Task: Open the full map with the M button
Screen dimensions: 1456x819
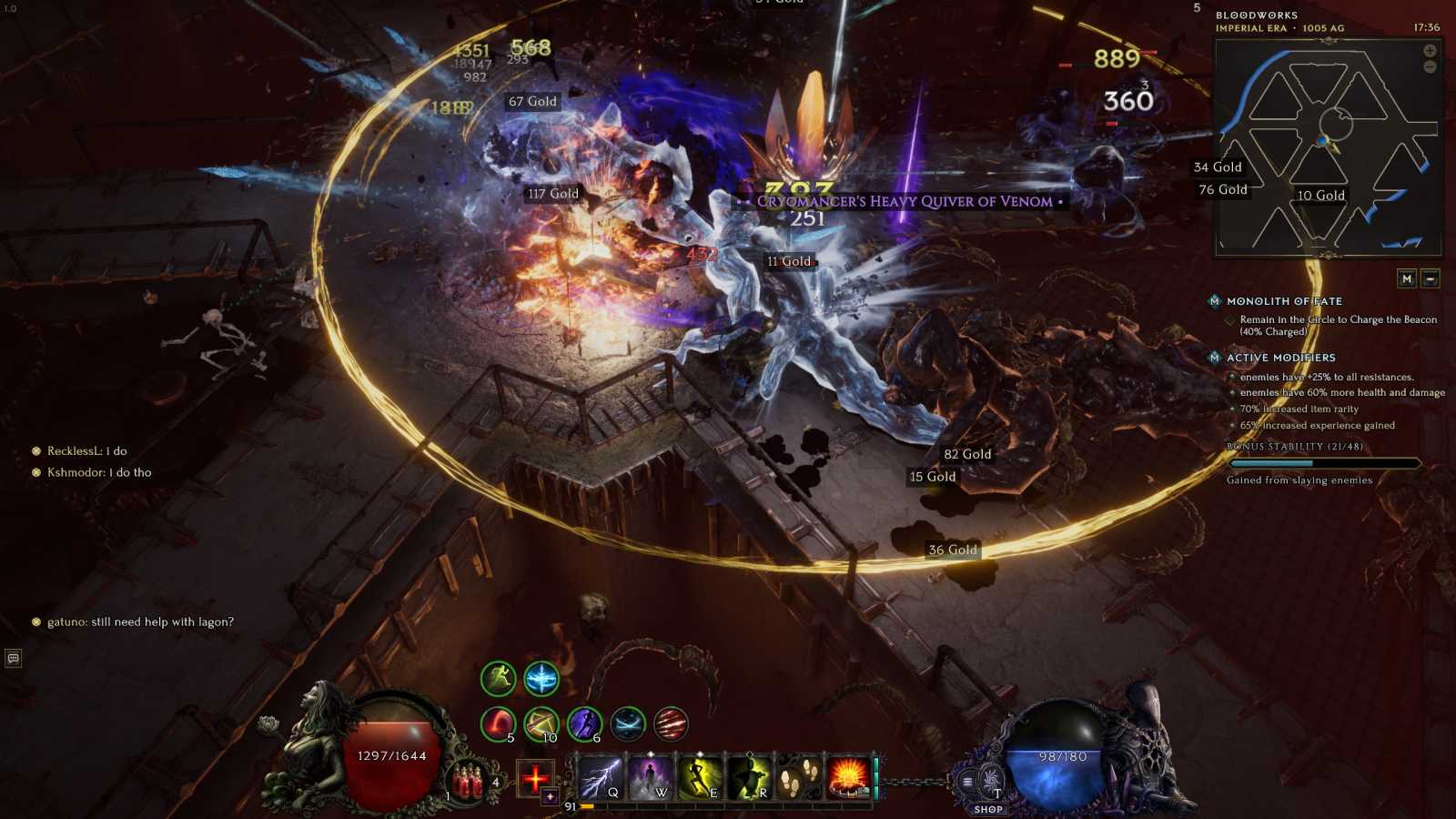Action: pyautogui.click(x=1407, y=278)
